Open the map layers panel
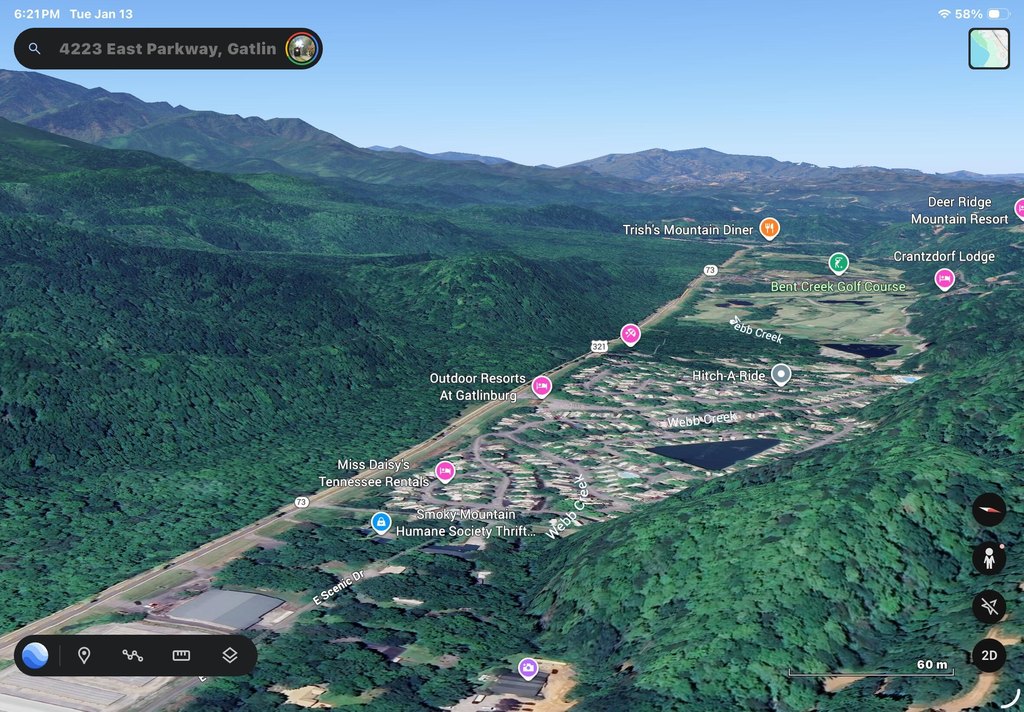The width and height of the screenshot is (1024, 712). [x=229, y=656]
